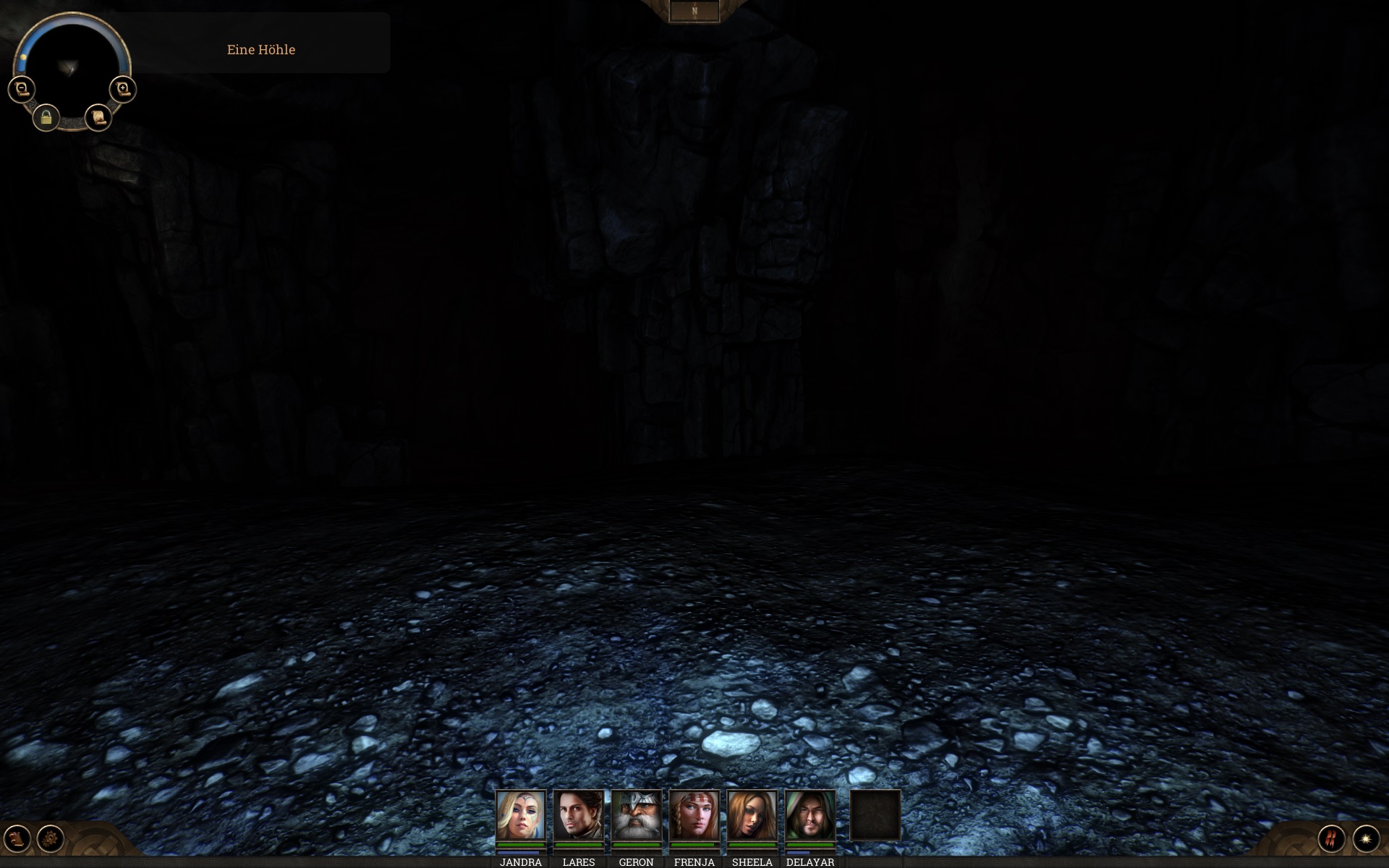Select Lares's portrait

pos(578,815)
